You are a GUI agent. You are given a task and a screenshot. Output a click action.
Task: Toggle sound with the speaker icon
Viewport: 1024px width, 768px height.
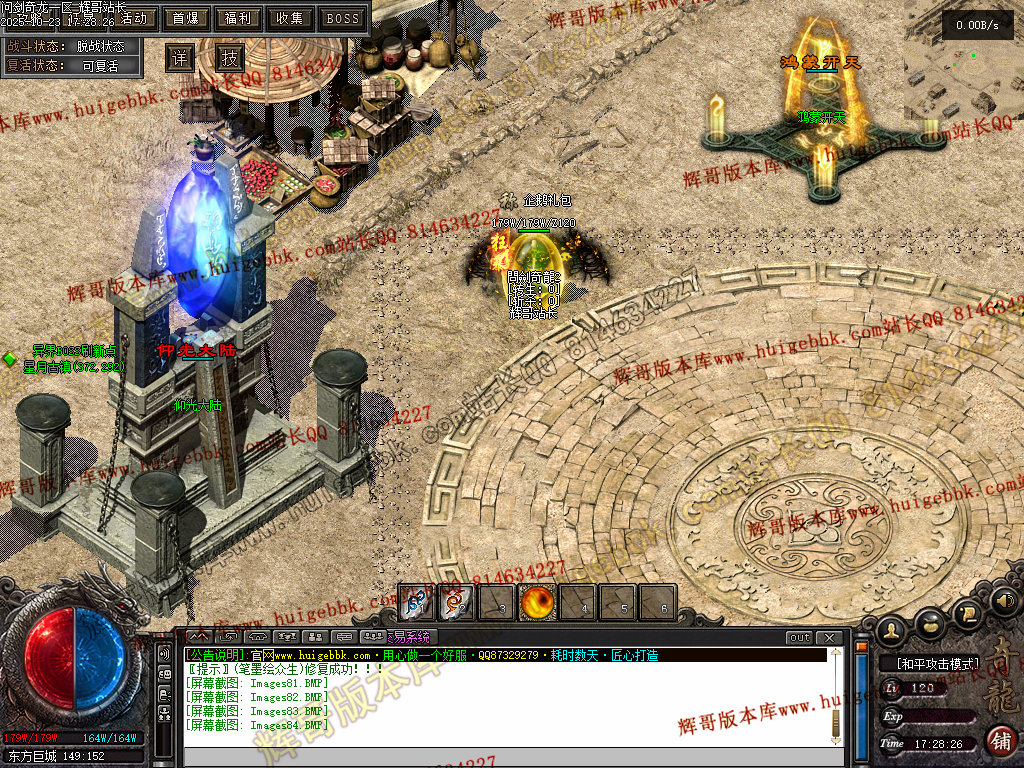point(1003,601)
